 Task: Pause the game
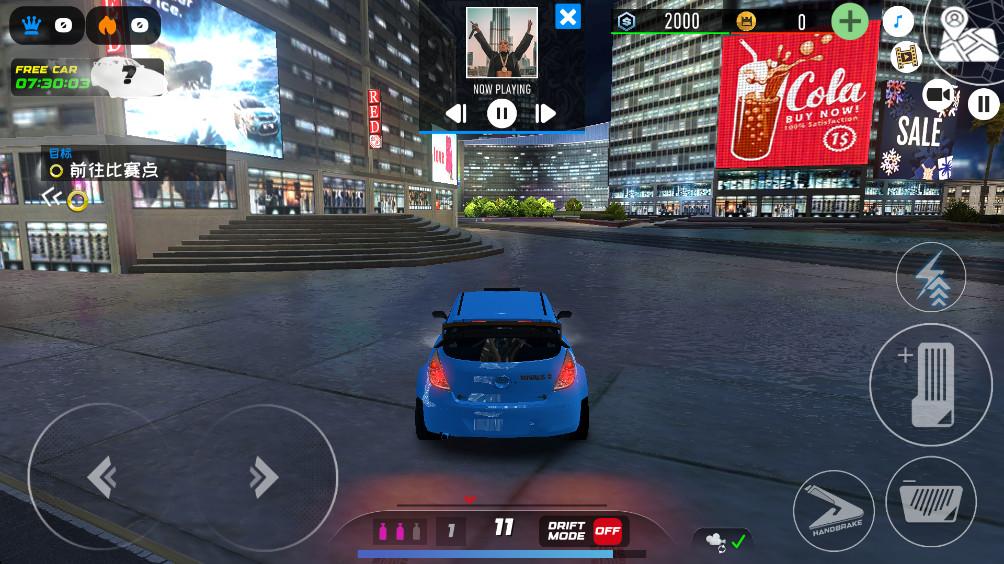coord(983,103)
